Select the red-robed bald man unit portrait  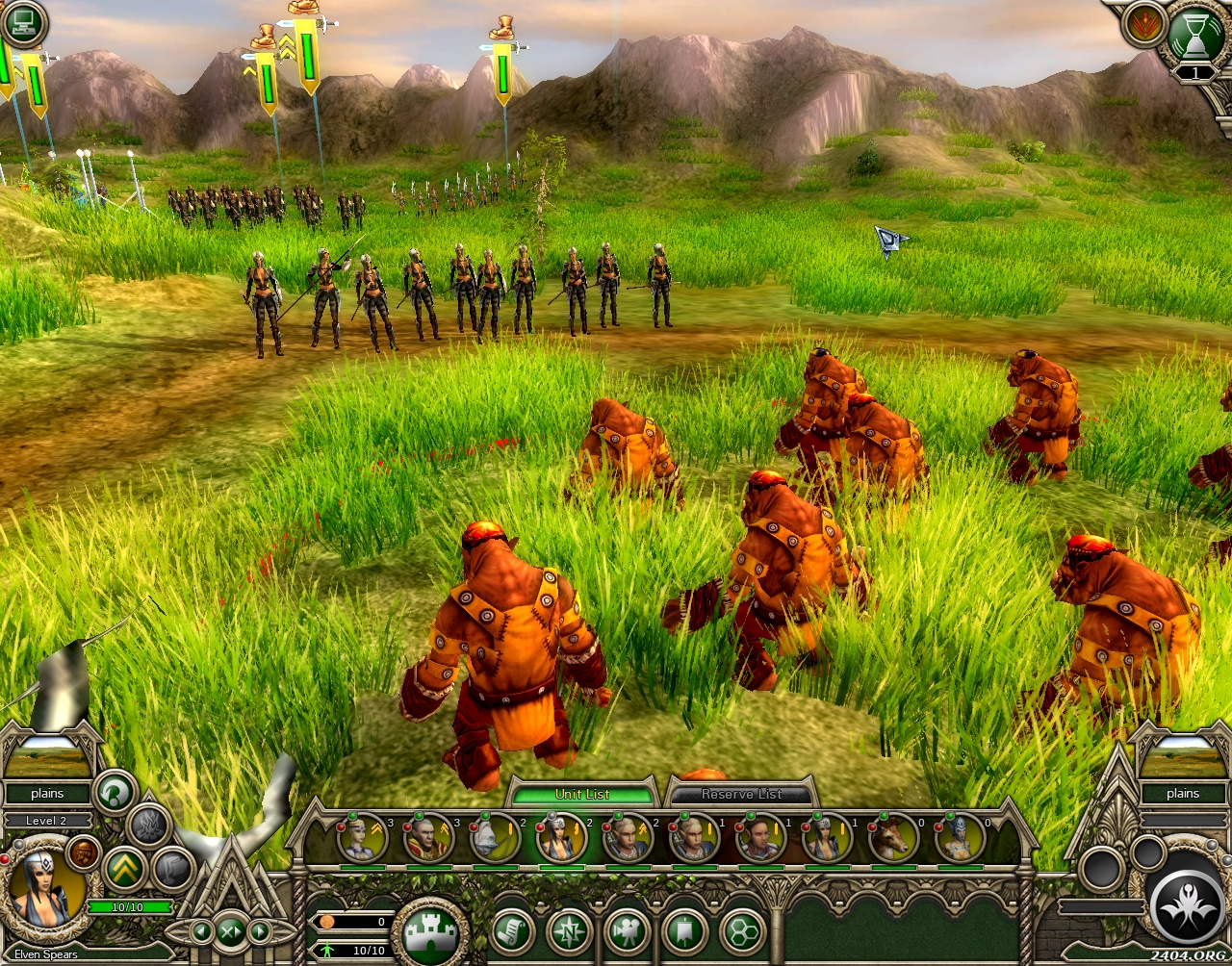click(x=429, y=838)
